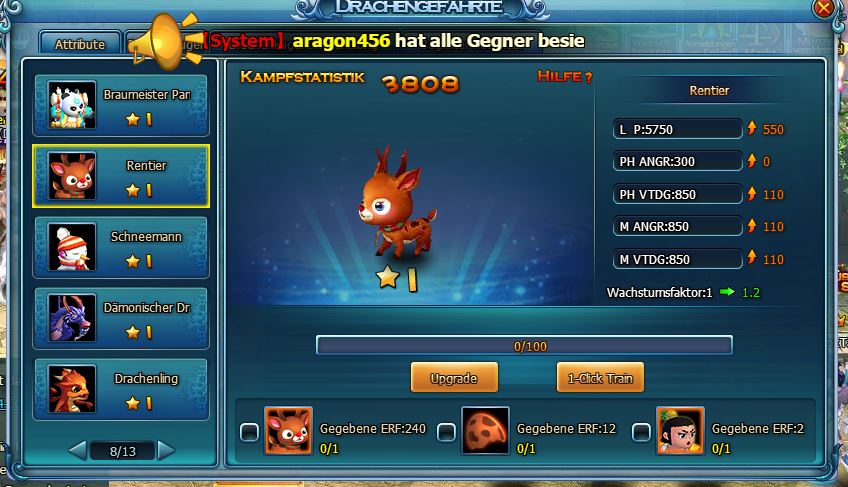This screenshot has width=848, height=487.
Task: Go to next companion list page
Action: (166, 451)
